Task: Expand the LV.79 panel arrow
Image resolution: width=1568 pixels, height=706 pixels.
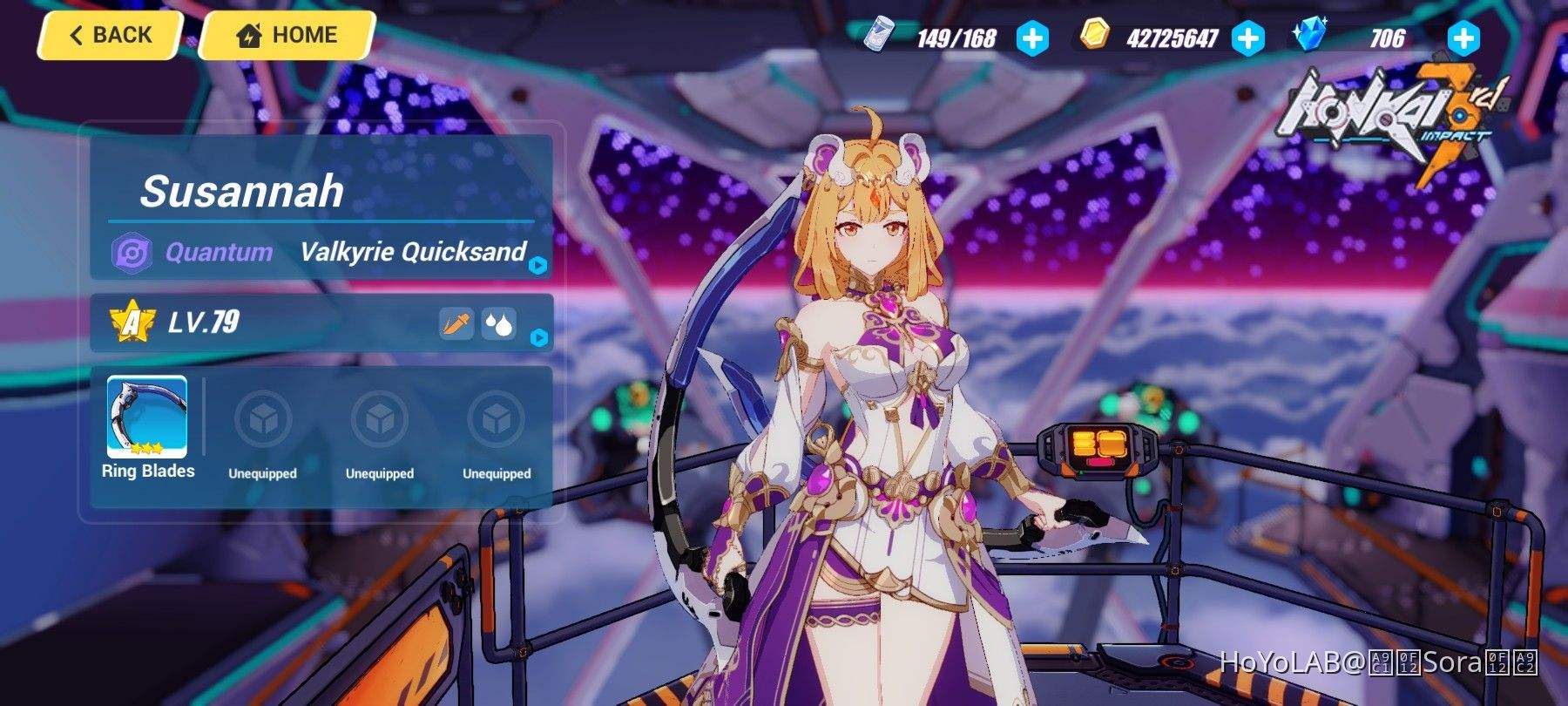Action: tap(540, 337)
